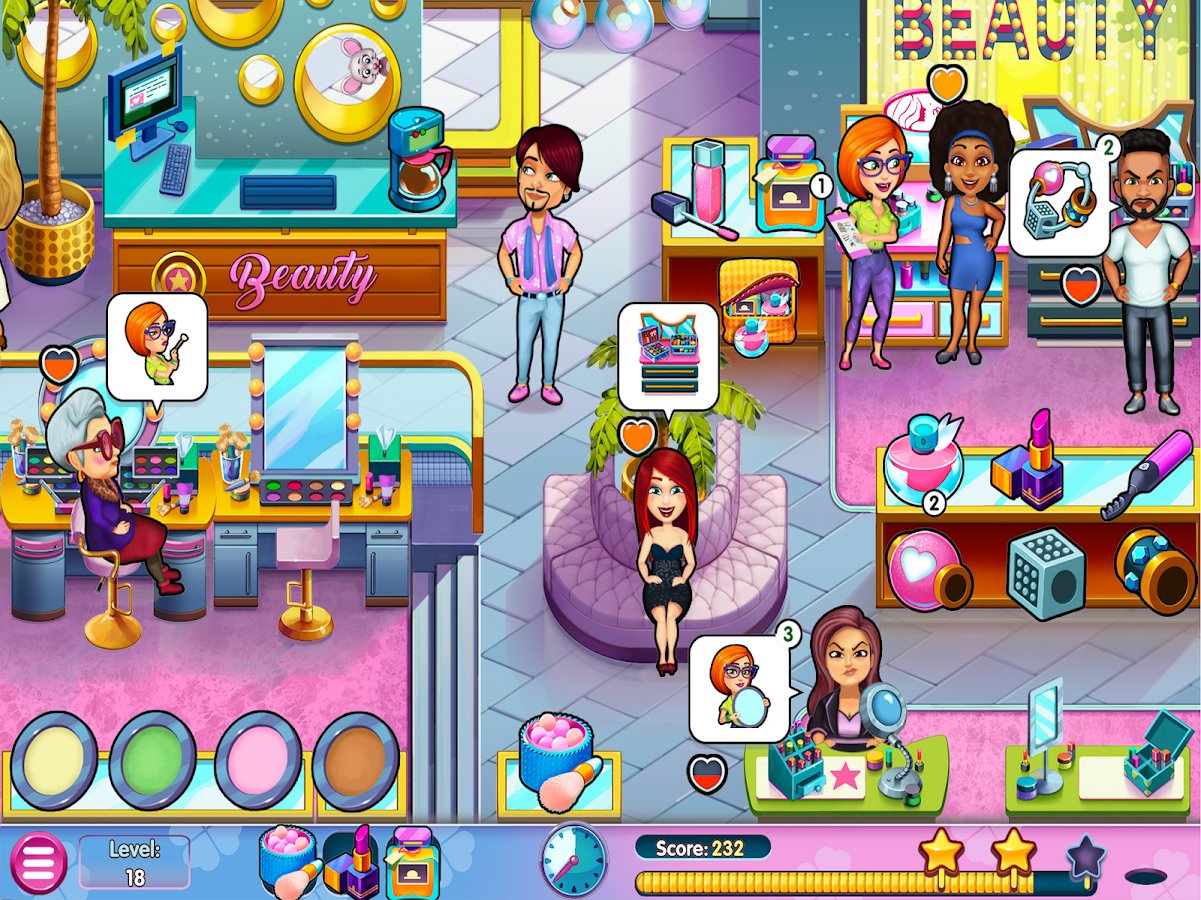Choose the grey studded cube piece

(1045, 573)
